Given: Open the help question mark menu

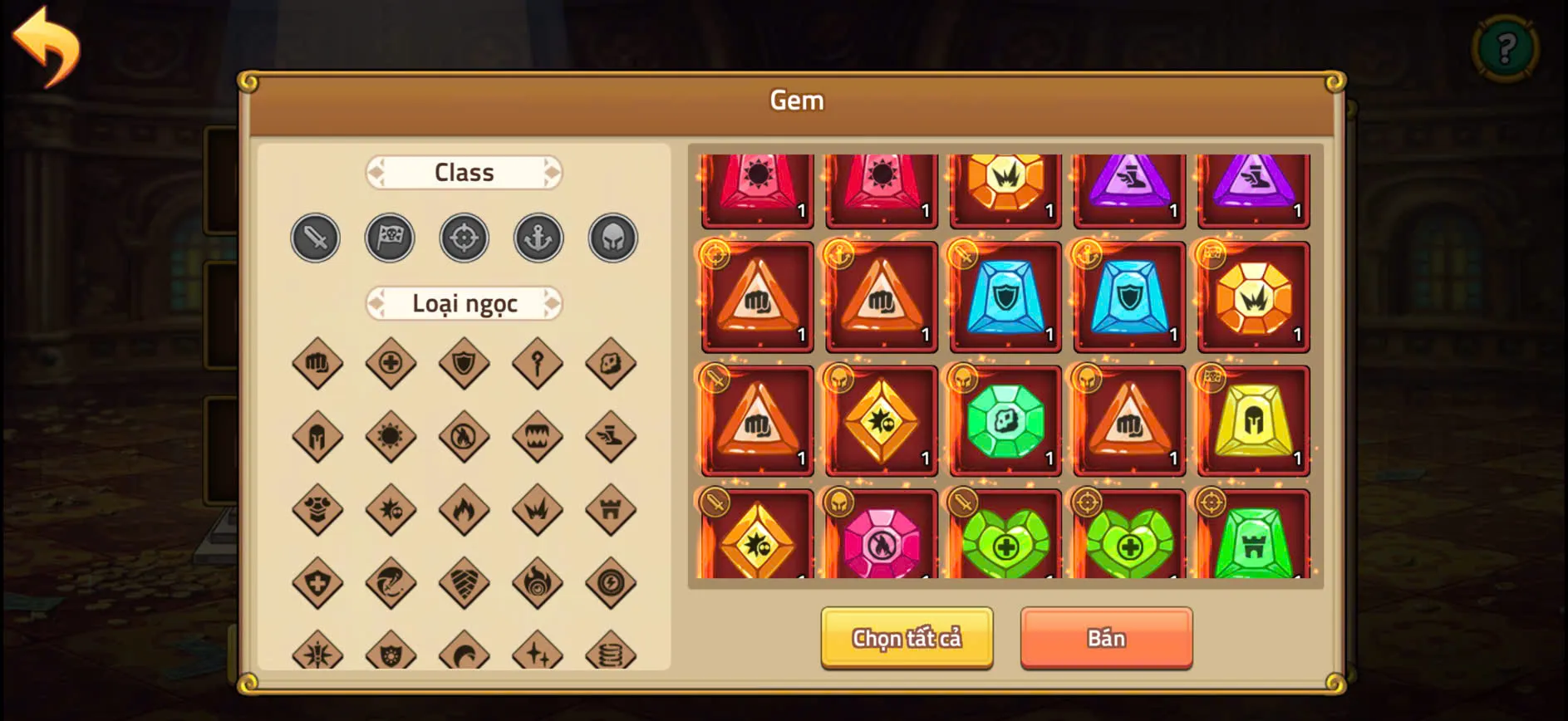Looking at the screenshot, I should click(x=1506, y=47).
